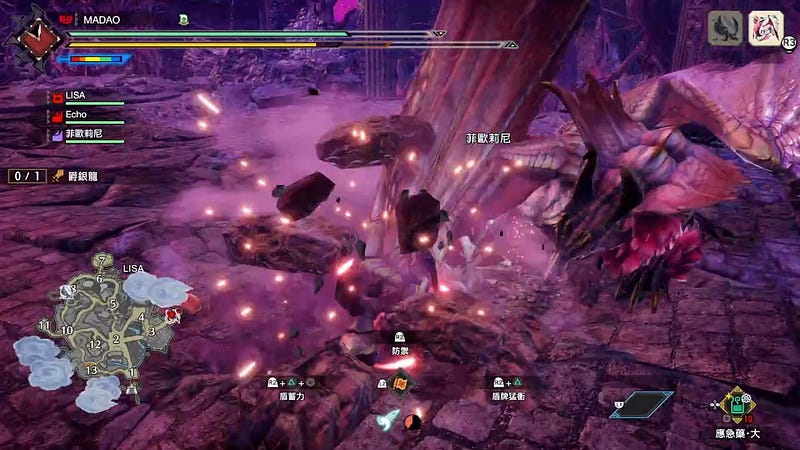
Task: Click the action bar parallelogram slot
Action: (641, 403)
